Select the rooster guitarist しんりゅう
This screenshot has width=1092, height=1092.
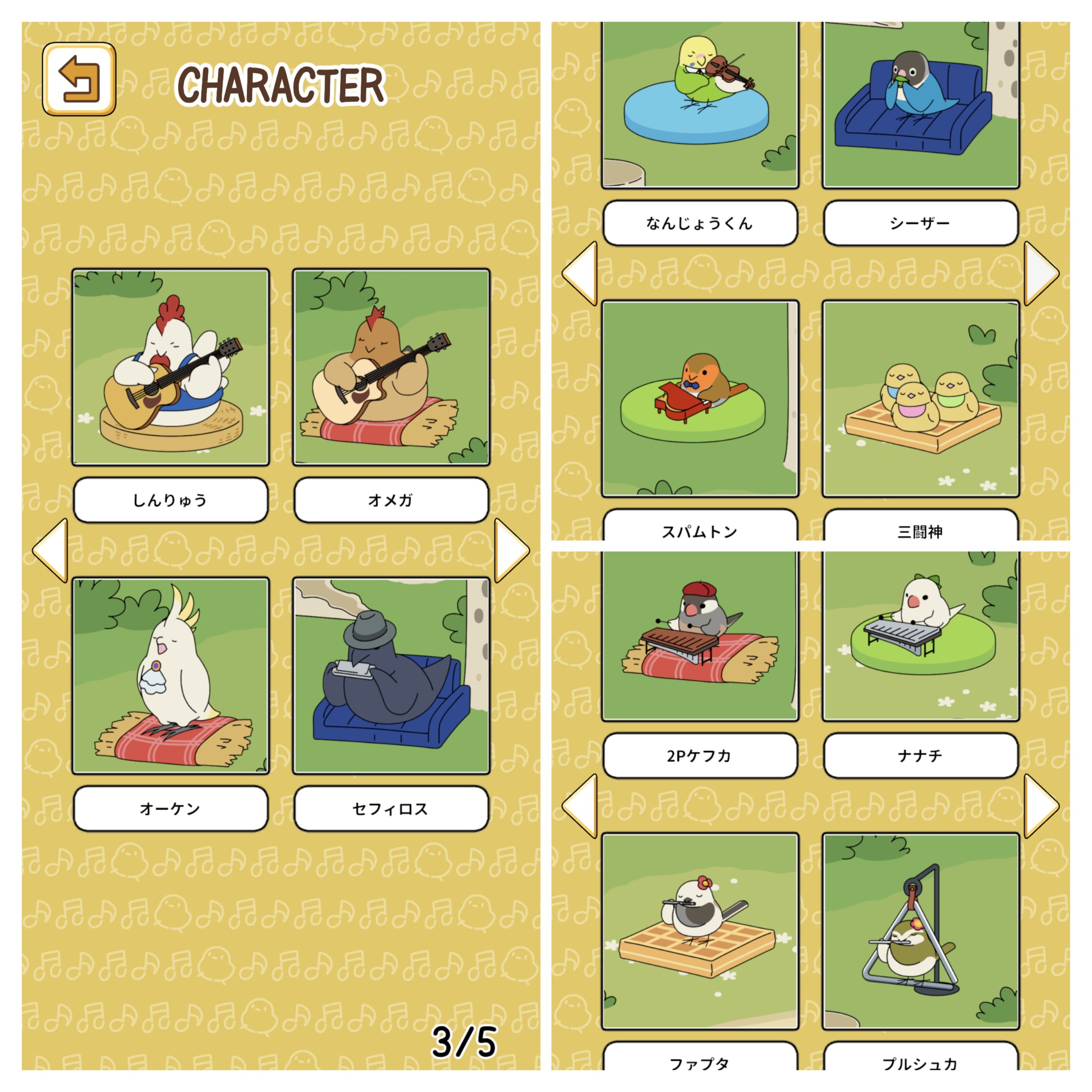pos(171,367)
